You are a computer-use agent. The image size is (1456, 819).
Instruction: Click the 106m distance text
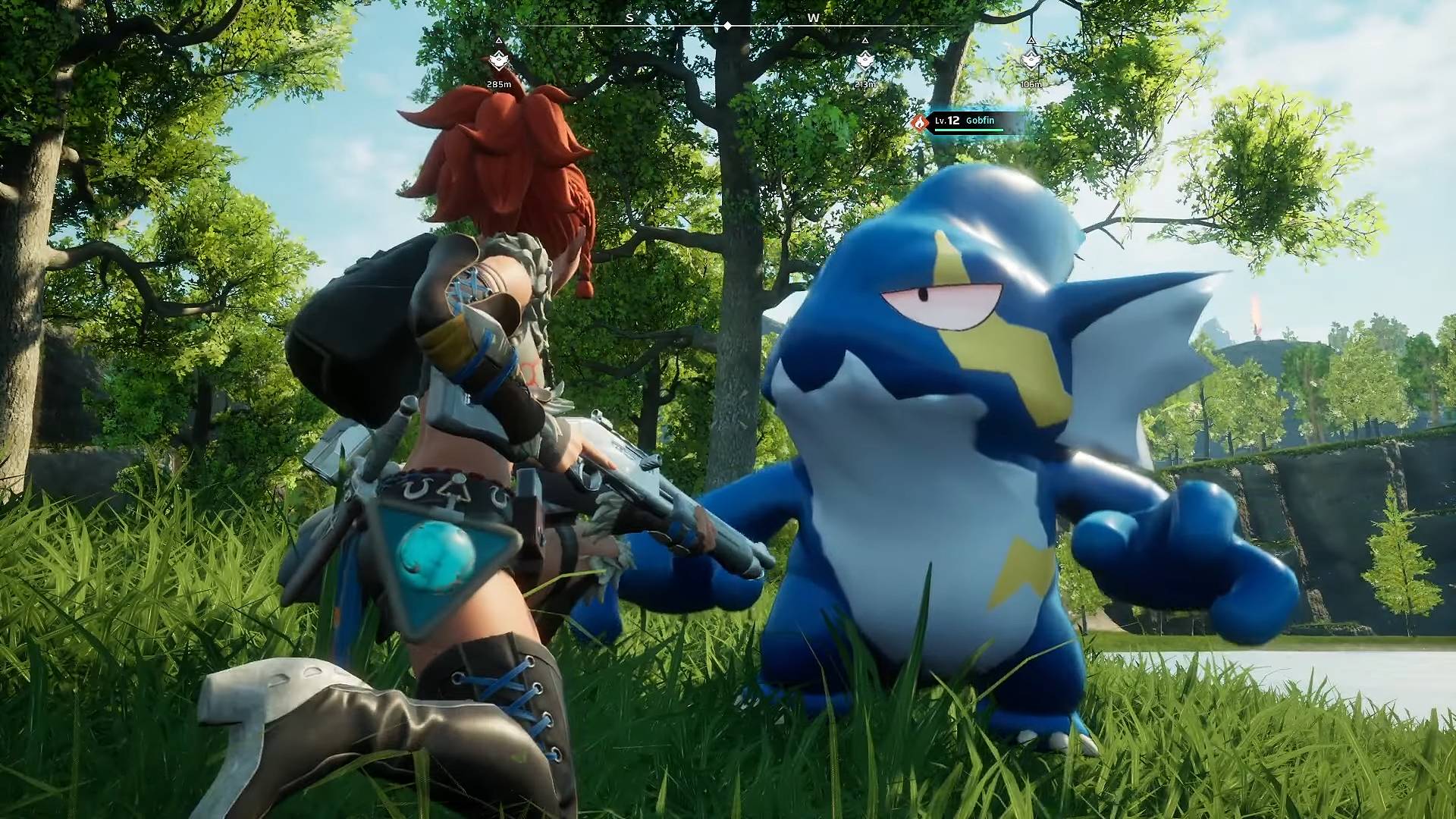[1031, 84]
